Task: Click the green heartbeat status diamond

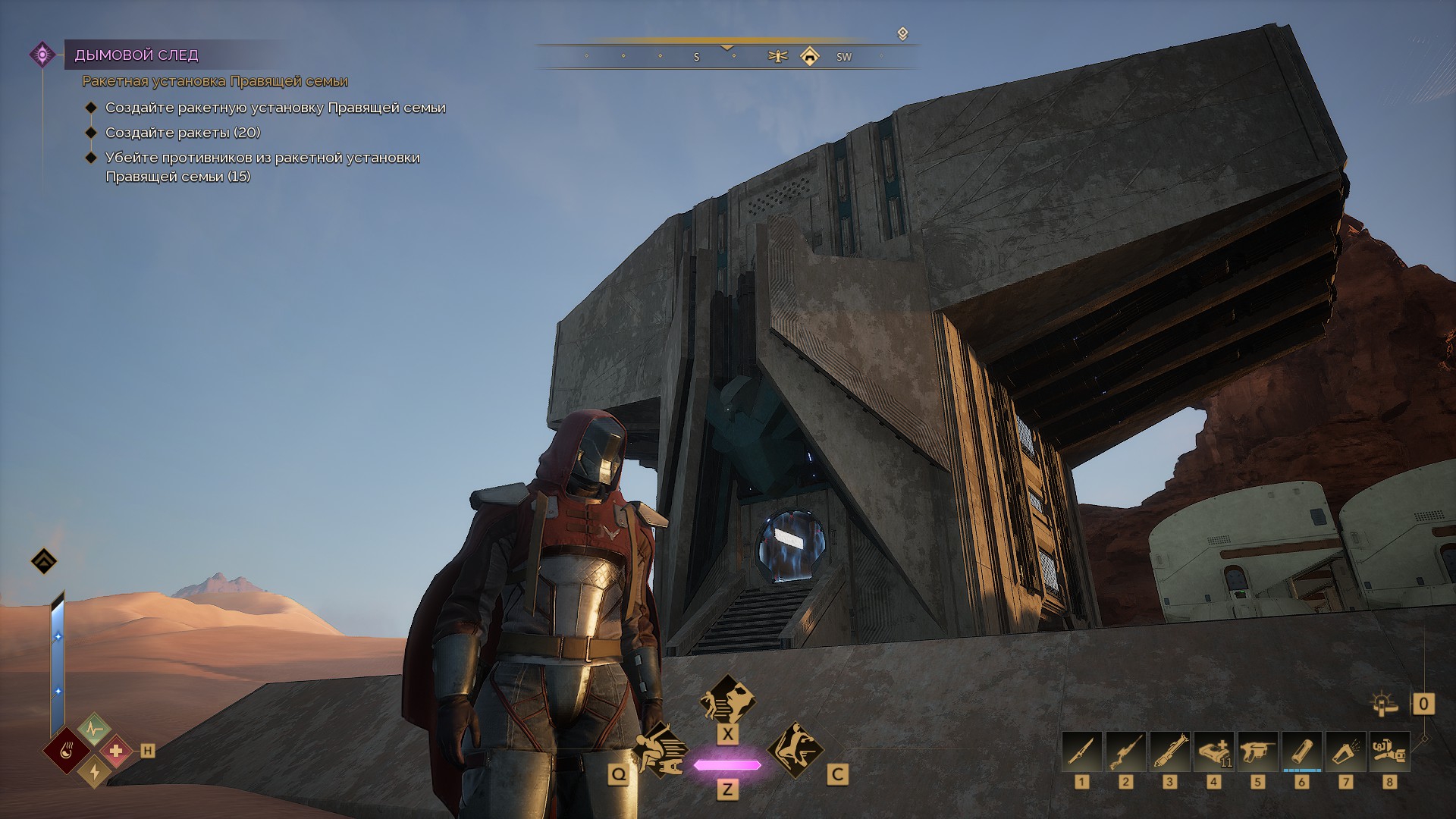Action: click(x=94, y=730)
